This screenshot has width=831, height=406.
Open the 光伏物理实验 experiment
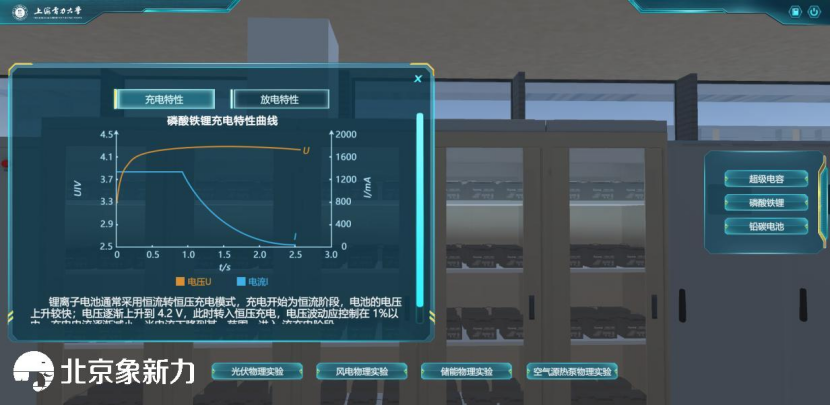tap(257, 371)
